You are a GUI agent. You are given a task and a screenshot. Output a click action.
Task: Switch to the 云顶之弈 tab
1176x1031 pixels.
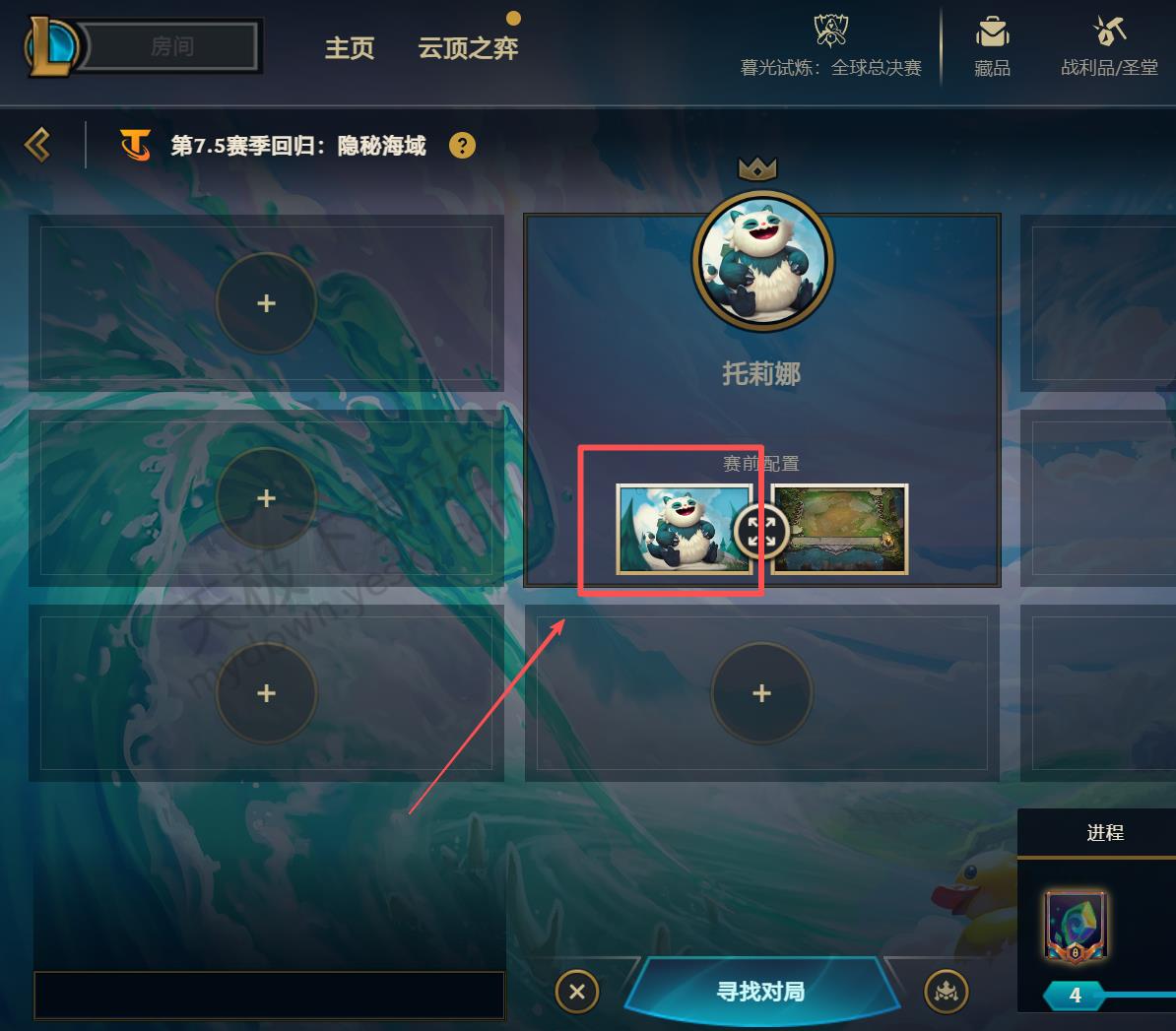point(468,47)
